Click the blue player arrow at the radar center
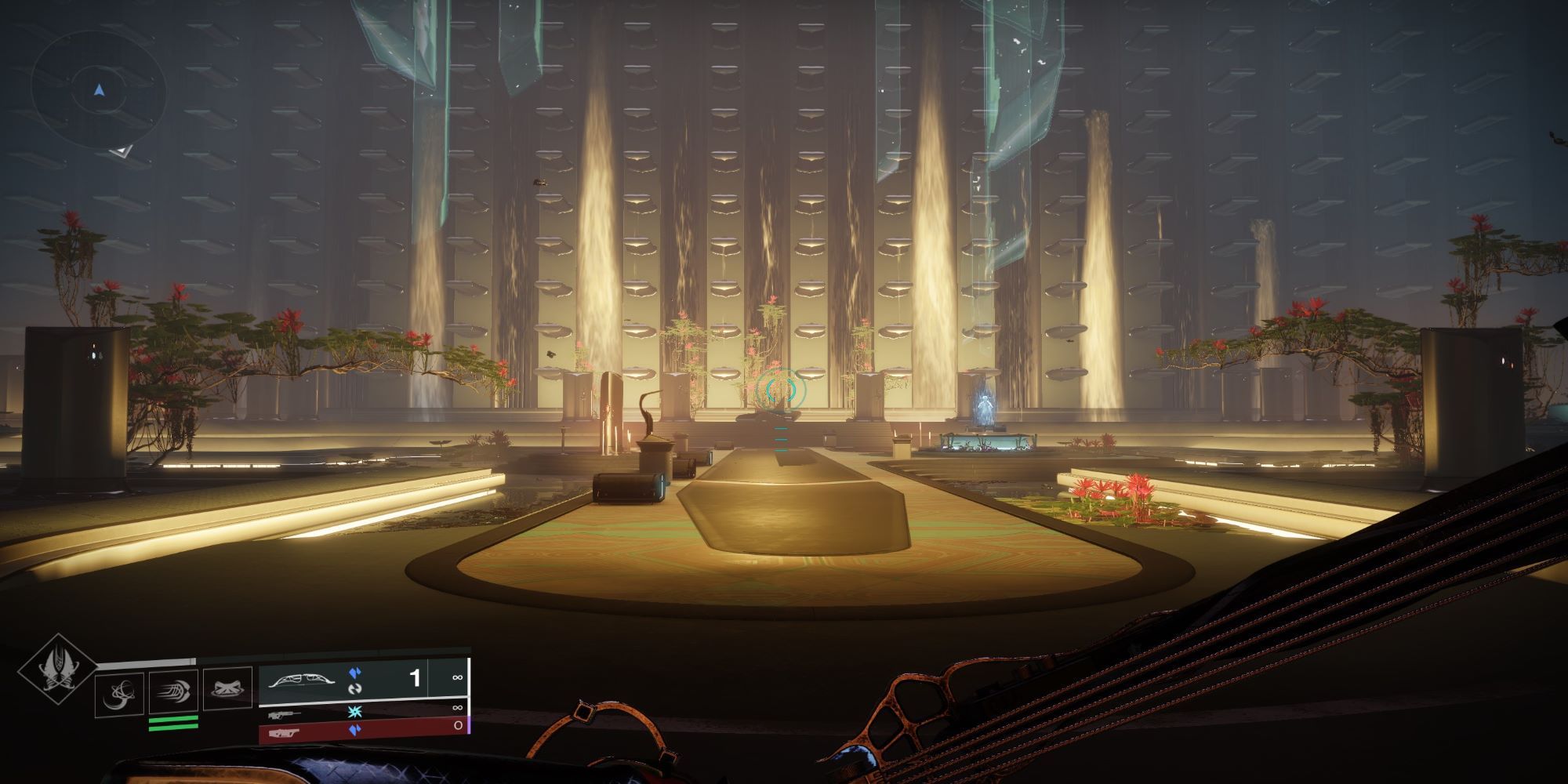 [x=98, y=90]
